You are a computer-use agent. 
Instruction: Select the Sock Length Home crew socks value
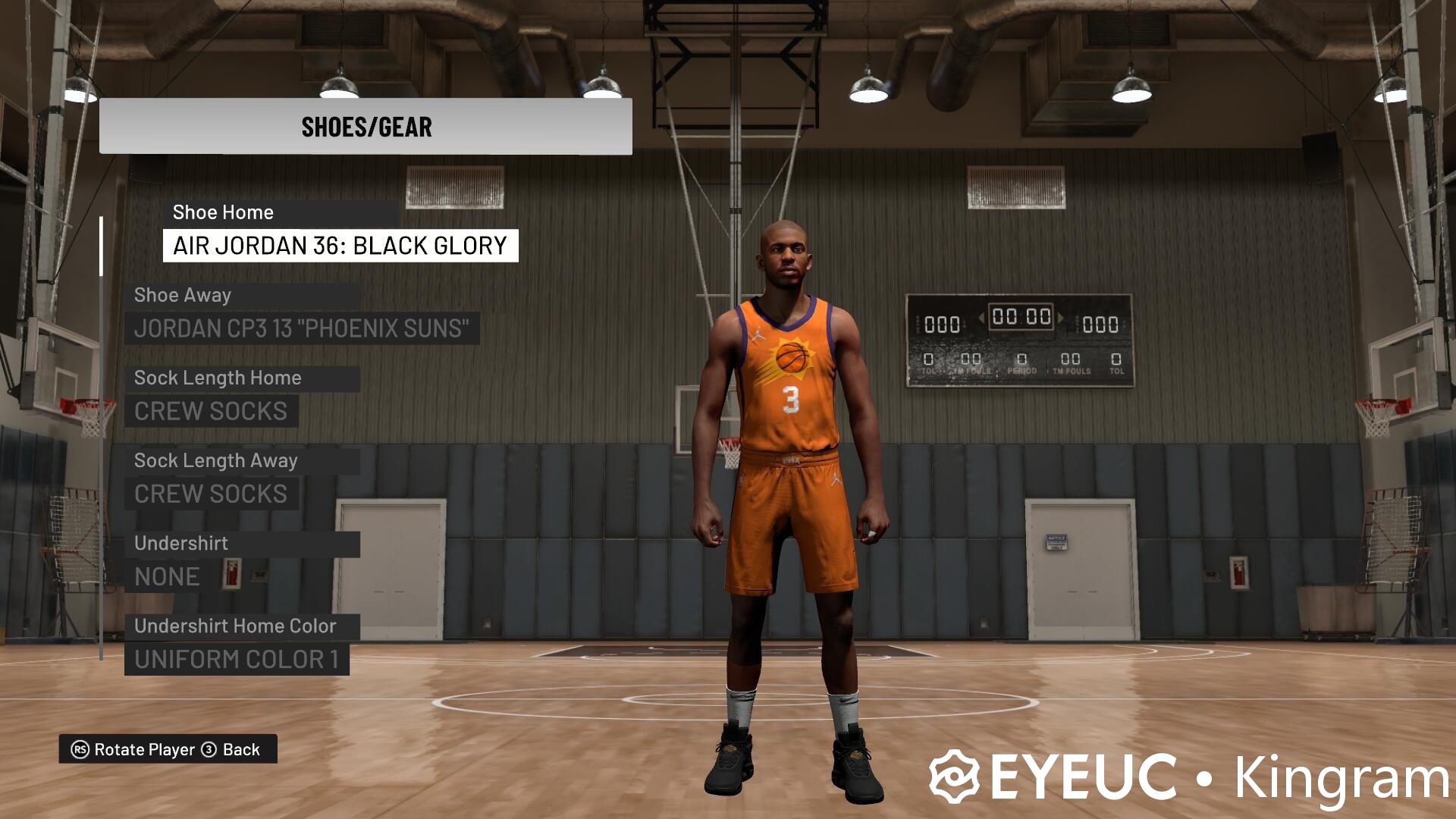click(x=211, y=411)
